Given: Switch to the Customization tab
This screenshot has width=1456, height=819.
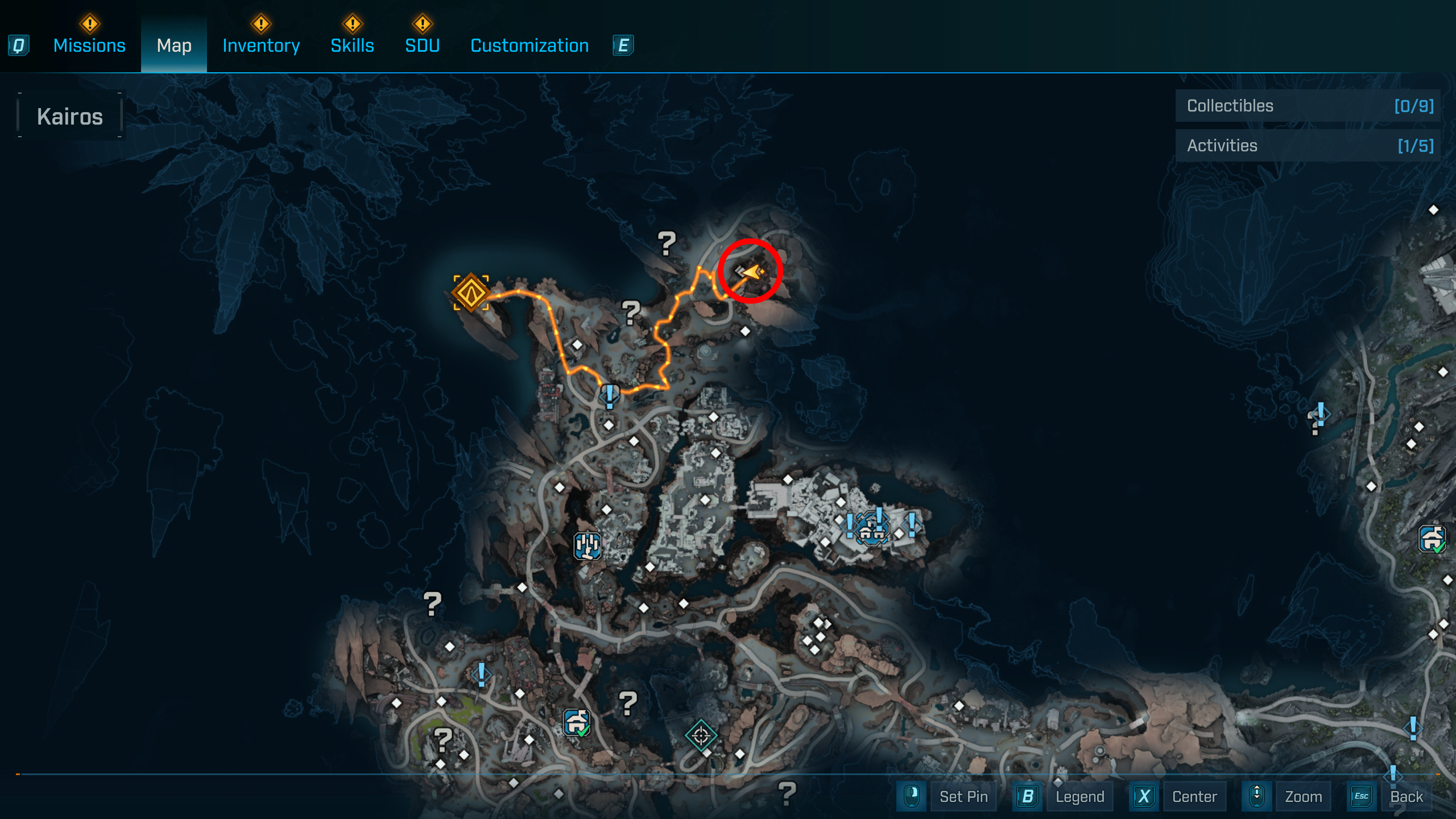Looking at the screenshot, I should 530,45.
